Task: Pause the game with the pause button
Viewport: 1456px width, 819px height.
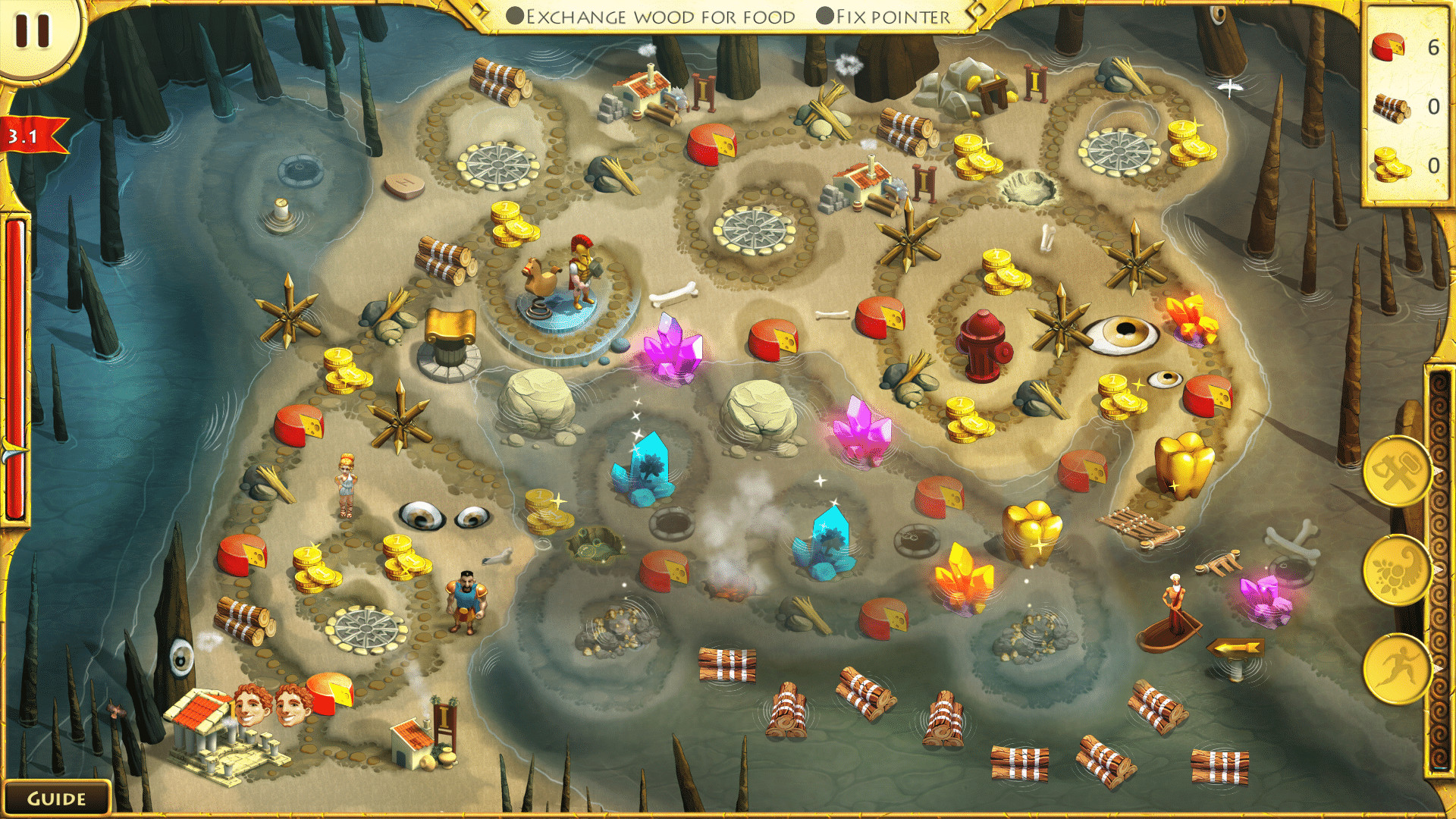Action: click(x=33, y=30)
